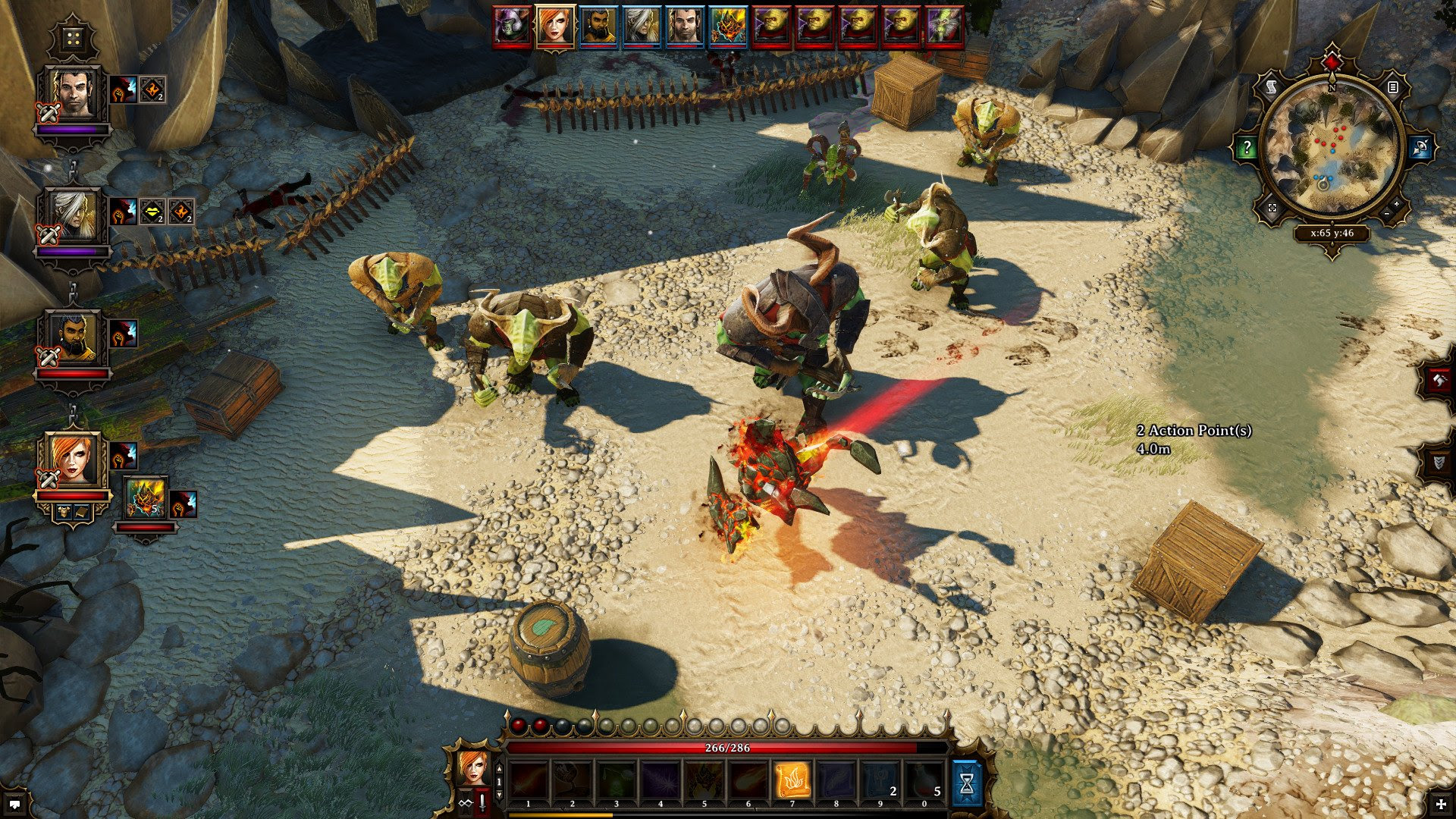Select the dark-haired male party portrait
Viewport: 1456px width, 819px height.
tap(74, 95)
